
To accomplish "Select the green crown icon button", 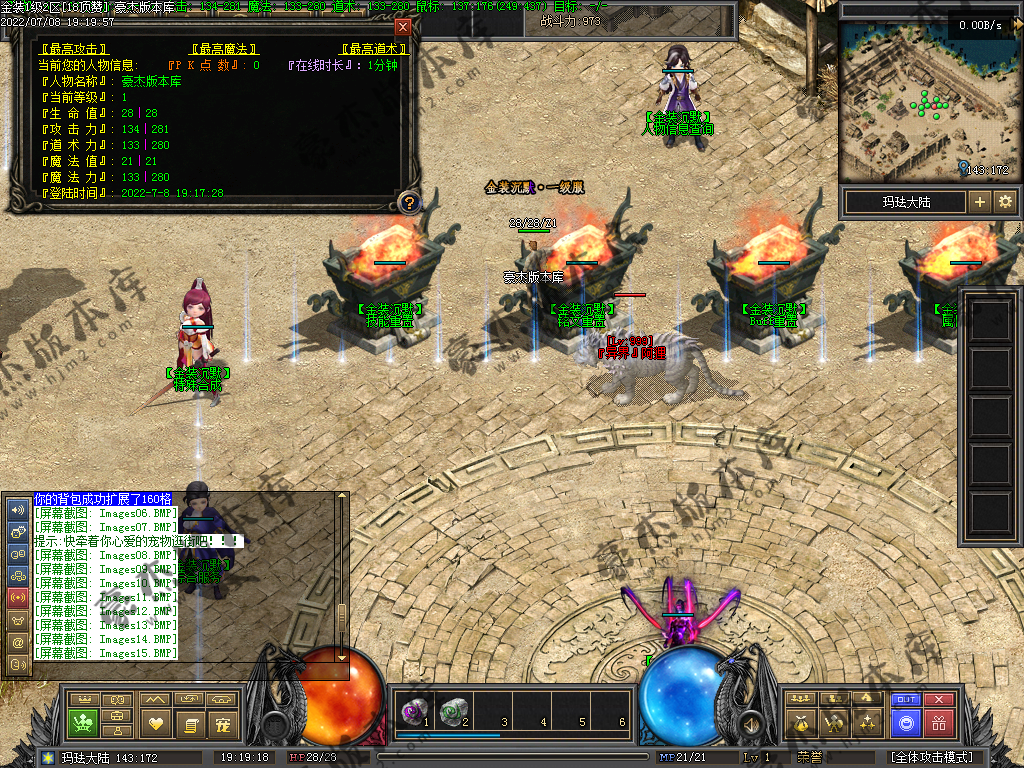I will tap(82, 722).
